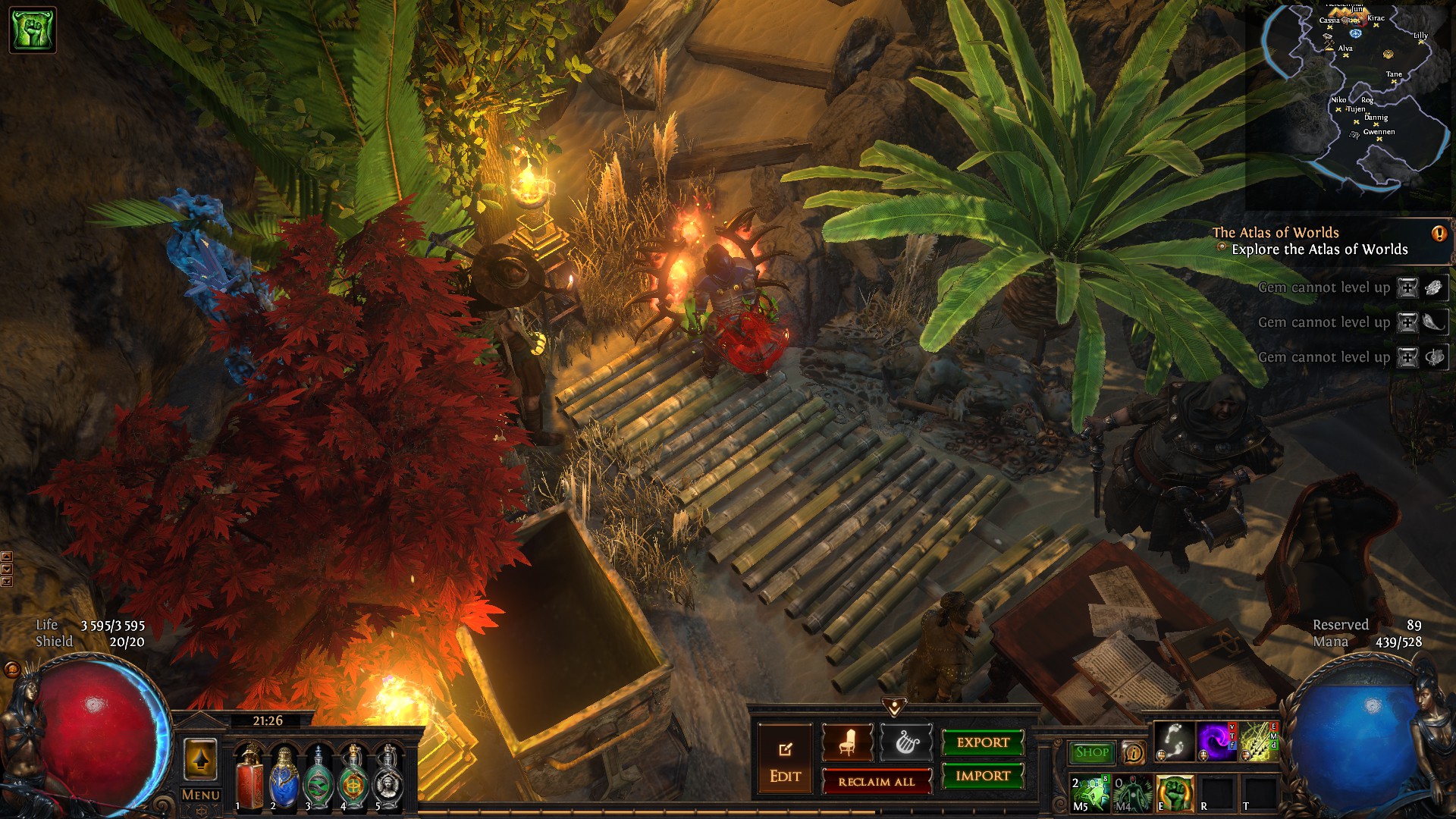Click the green fist buff icon
The height and width of the screenshot is (819, 1456).
pyautogui.click(x=33, y=30)
